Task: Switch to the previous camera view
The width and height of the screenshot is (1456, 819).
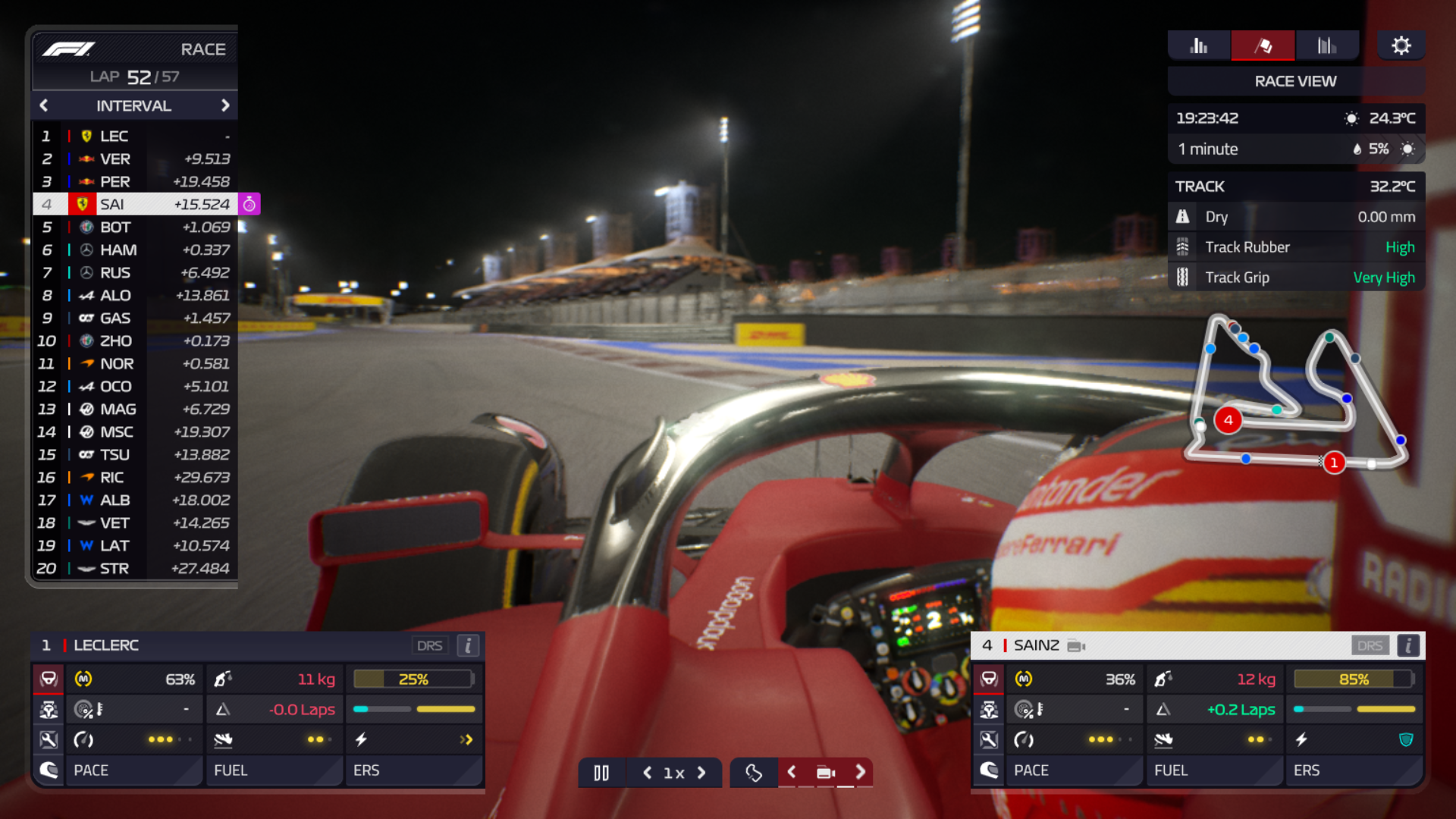Action: click(792, 772)
